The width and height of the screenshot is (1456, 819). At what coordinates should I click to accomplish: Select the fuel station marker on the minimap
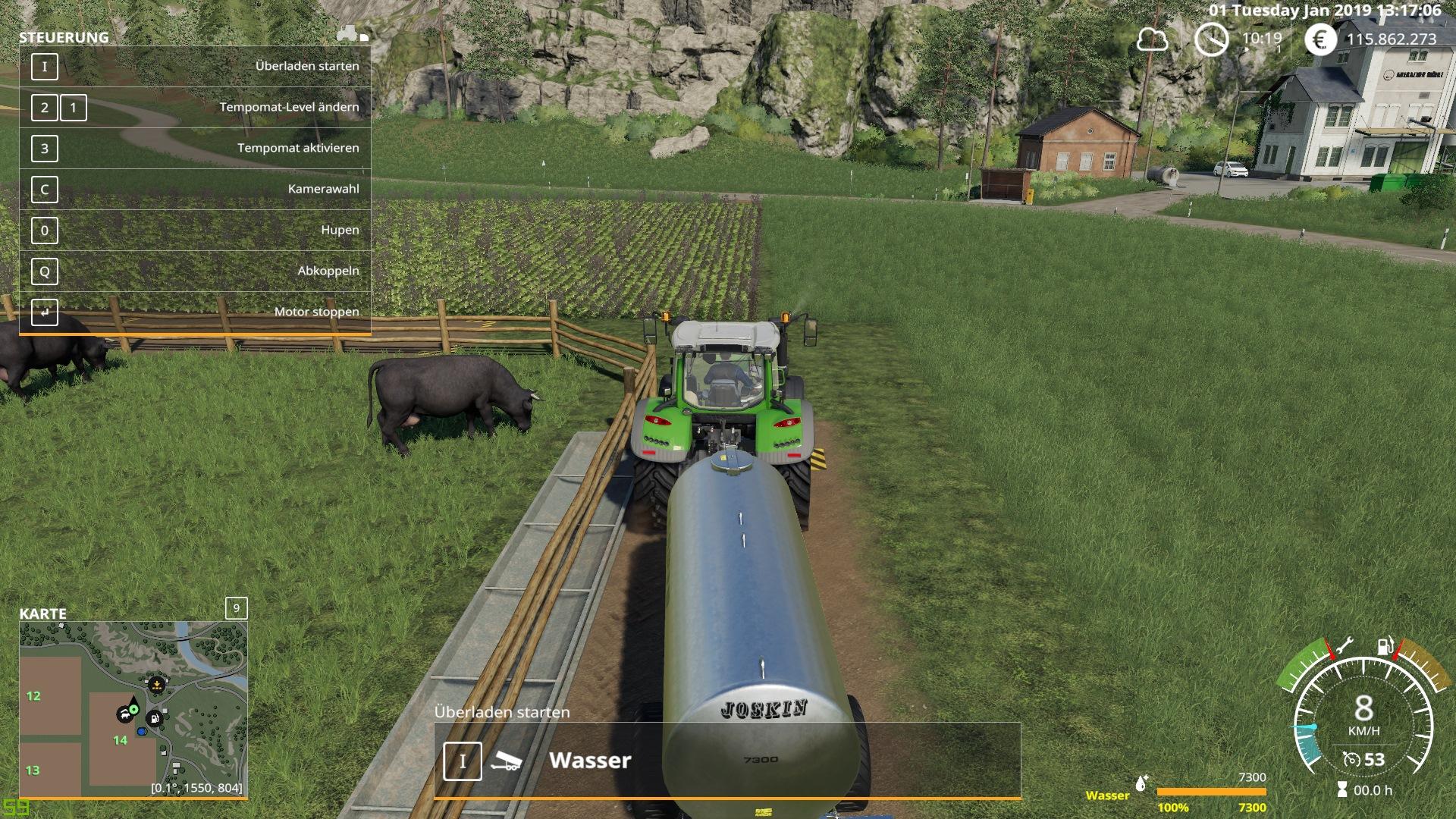click(155, 718)
